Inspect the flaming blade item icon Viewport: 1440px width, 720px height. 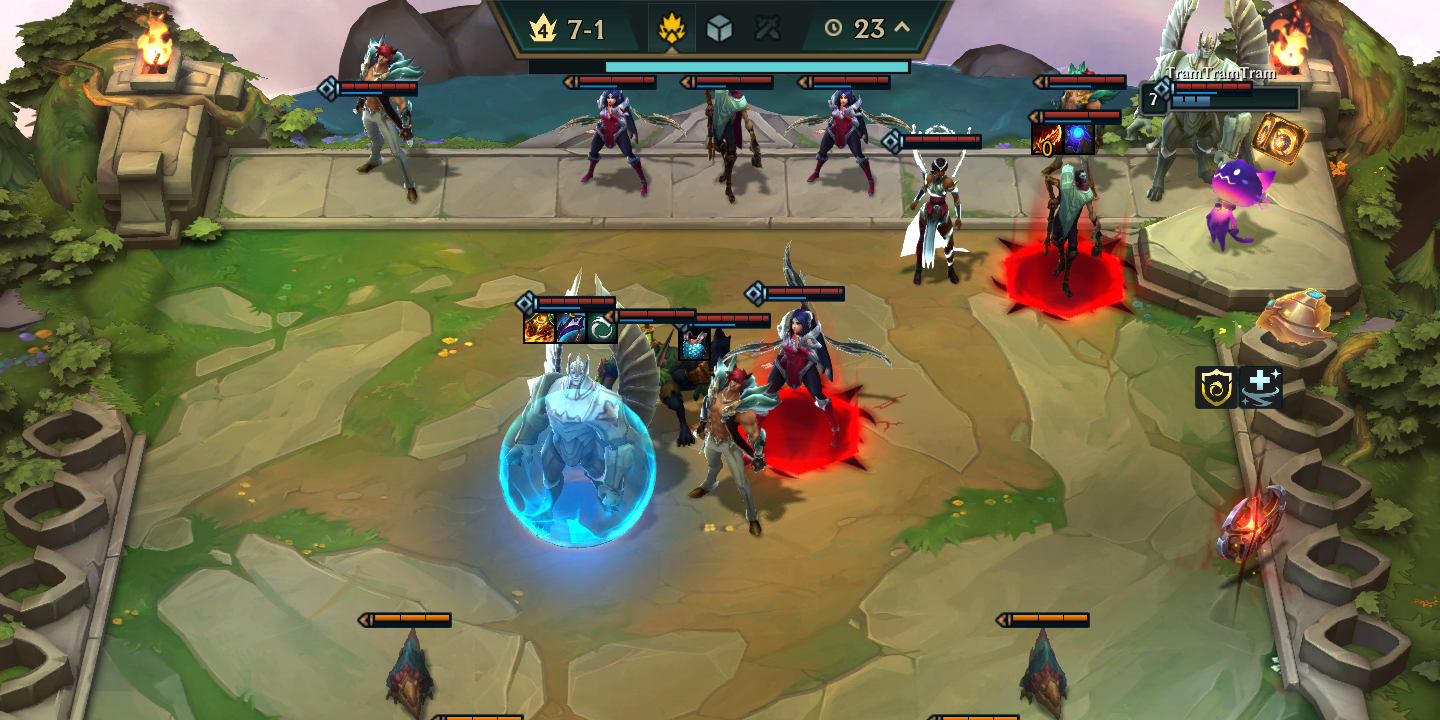(1047, 139)
